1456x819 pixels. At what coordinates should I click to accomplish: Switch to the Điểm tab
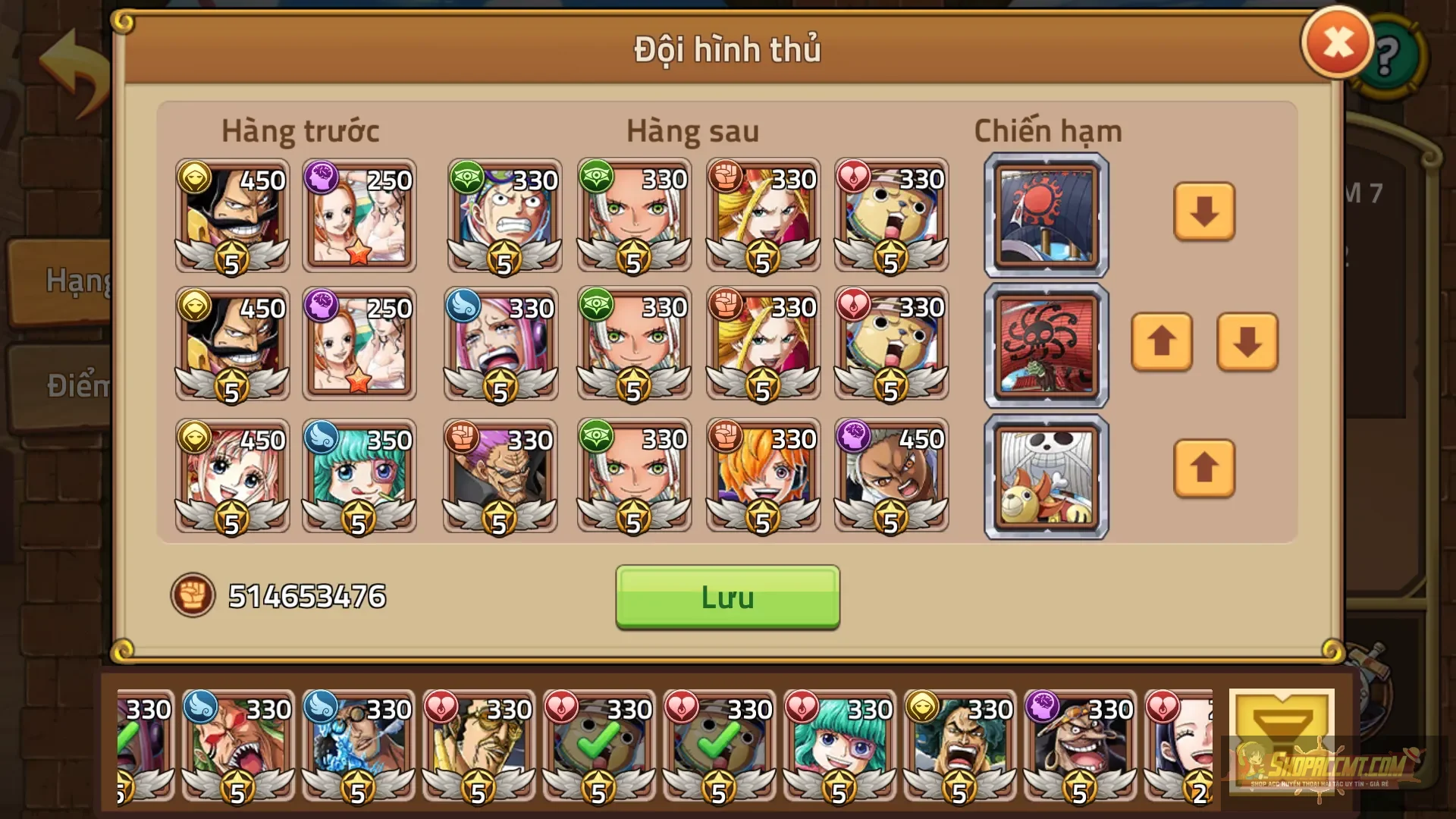pos(70,387)
